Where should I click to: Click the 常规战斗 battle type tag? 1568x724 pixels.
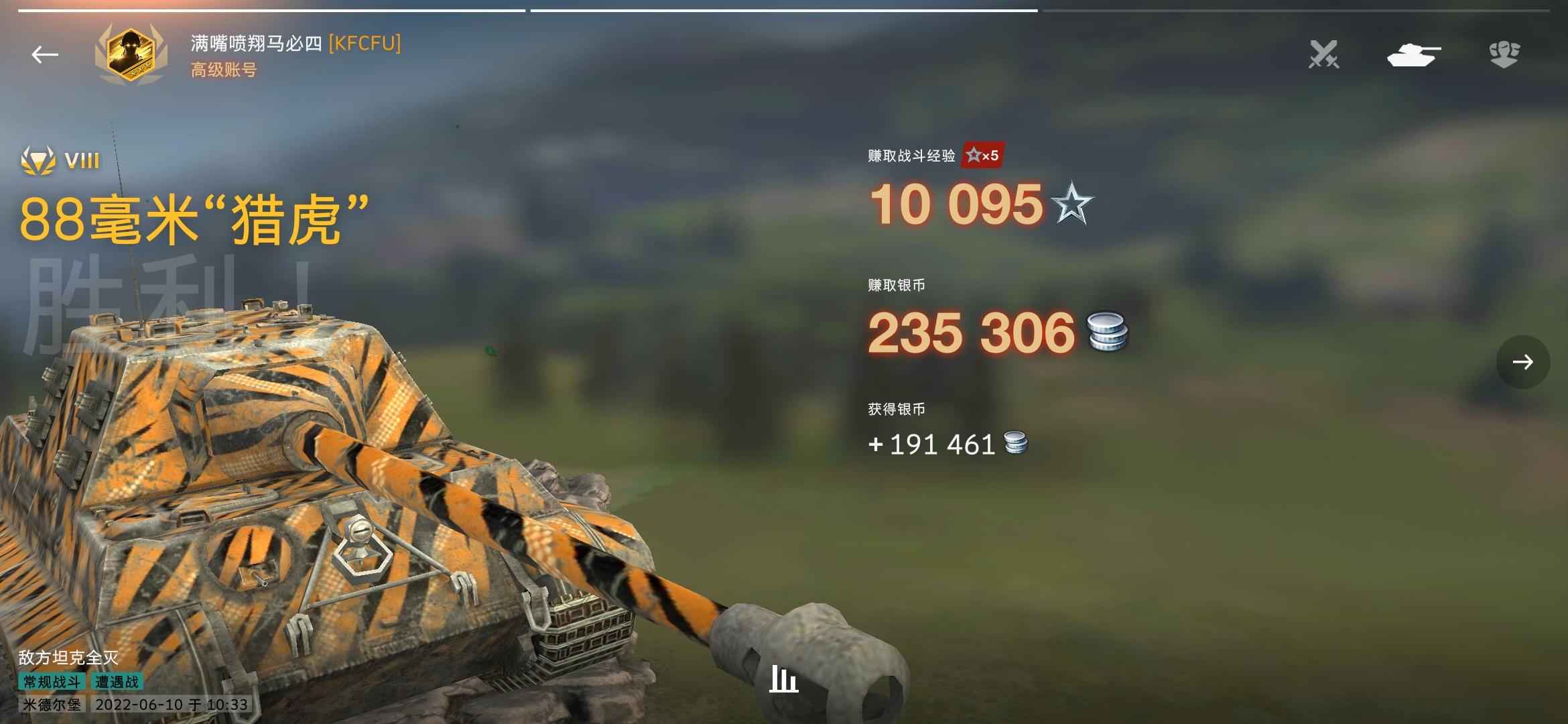(x=54, y=681)
